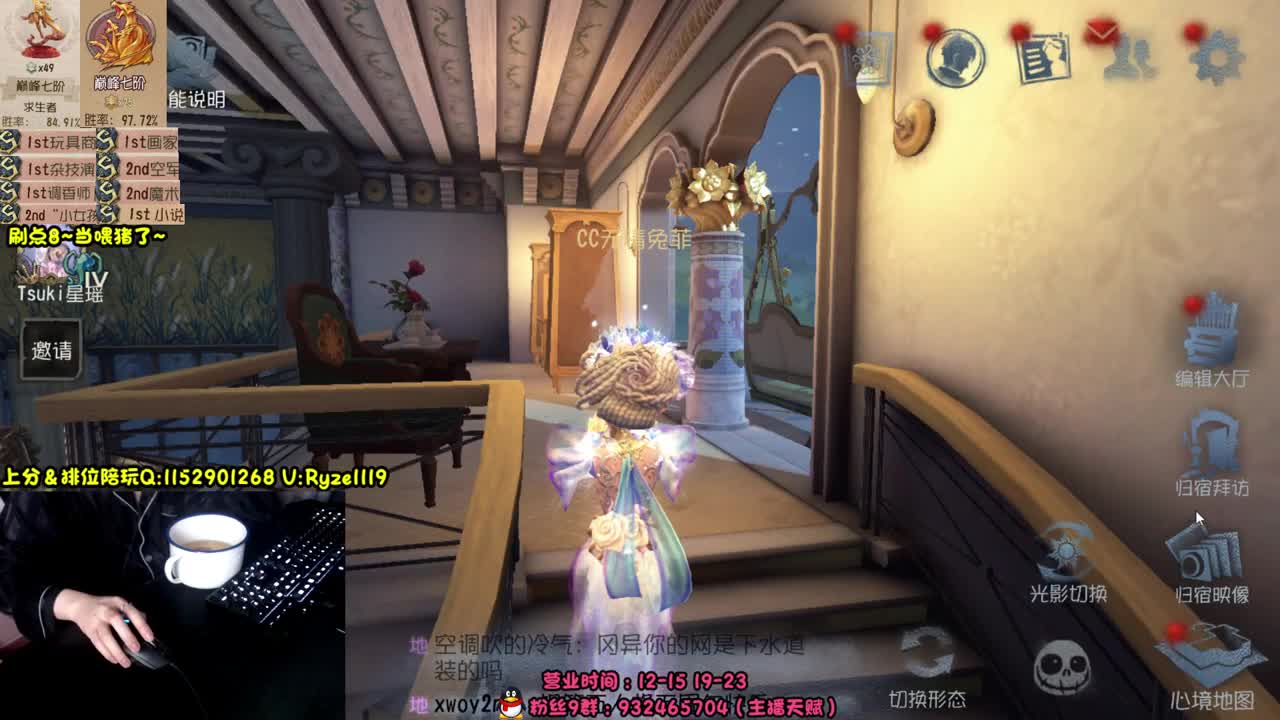Screen dimensions: 1280x720
Task: Open the player profile portrait icon
Action: [x=954, y=59]
